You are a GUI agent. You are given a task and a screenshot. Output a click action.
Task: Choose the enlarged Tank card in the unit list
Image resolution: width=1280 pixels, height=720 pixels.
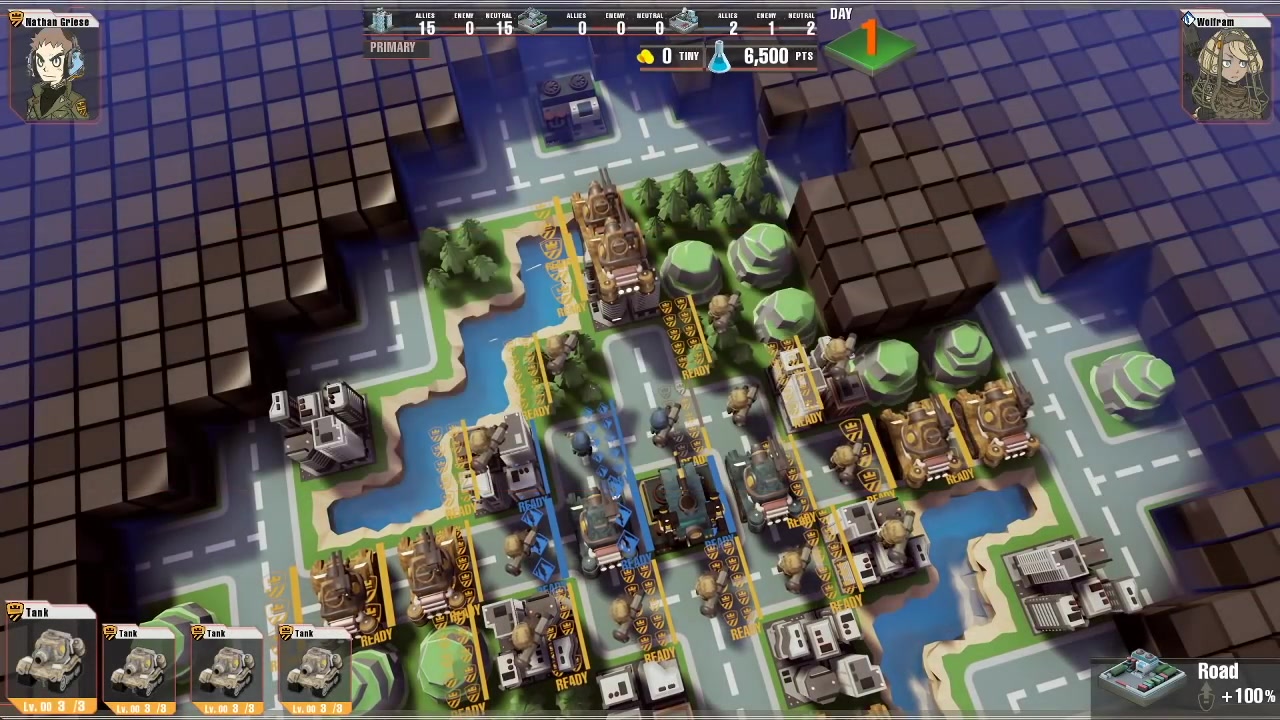[50, 661]
